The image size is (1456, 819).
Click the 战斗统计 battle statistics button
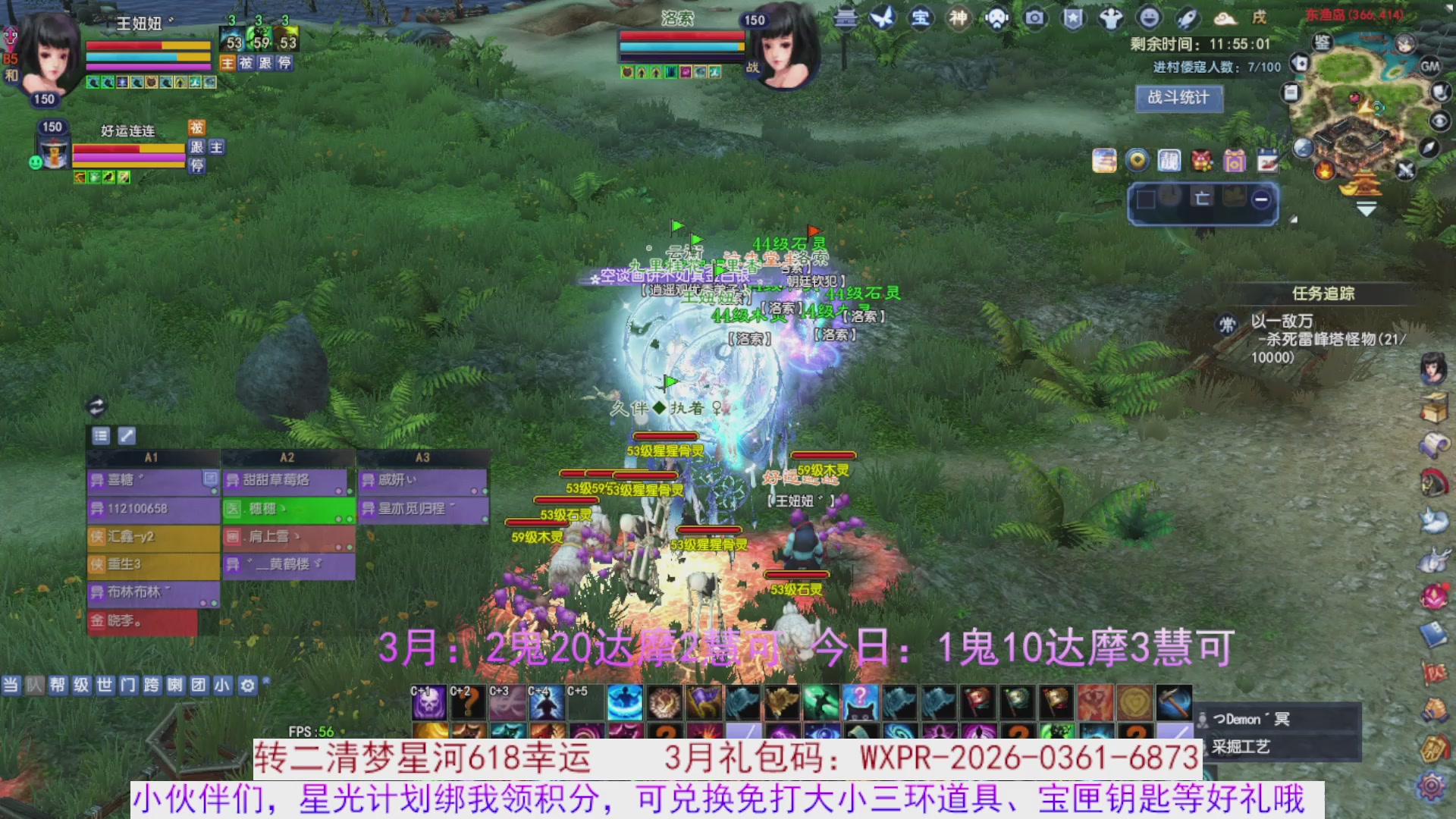1179,99
